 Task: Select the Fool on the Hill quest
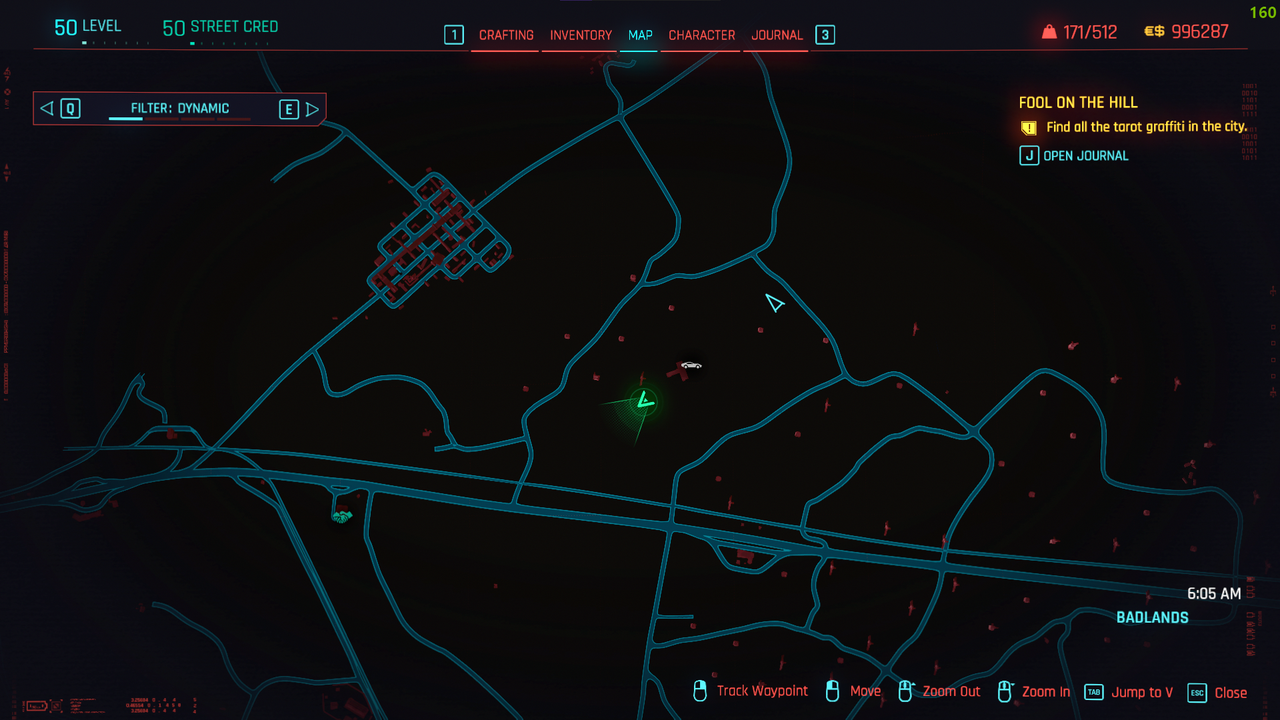click(x=1078, y=103)
